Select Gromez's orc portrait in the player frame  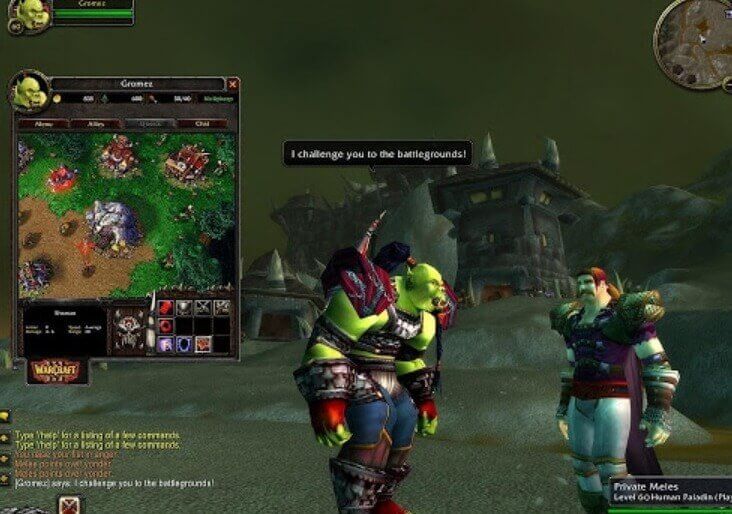pyautogui.click(x=28, y=14)
